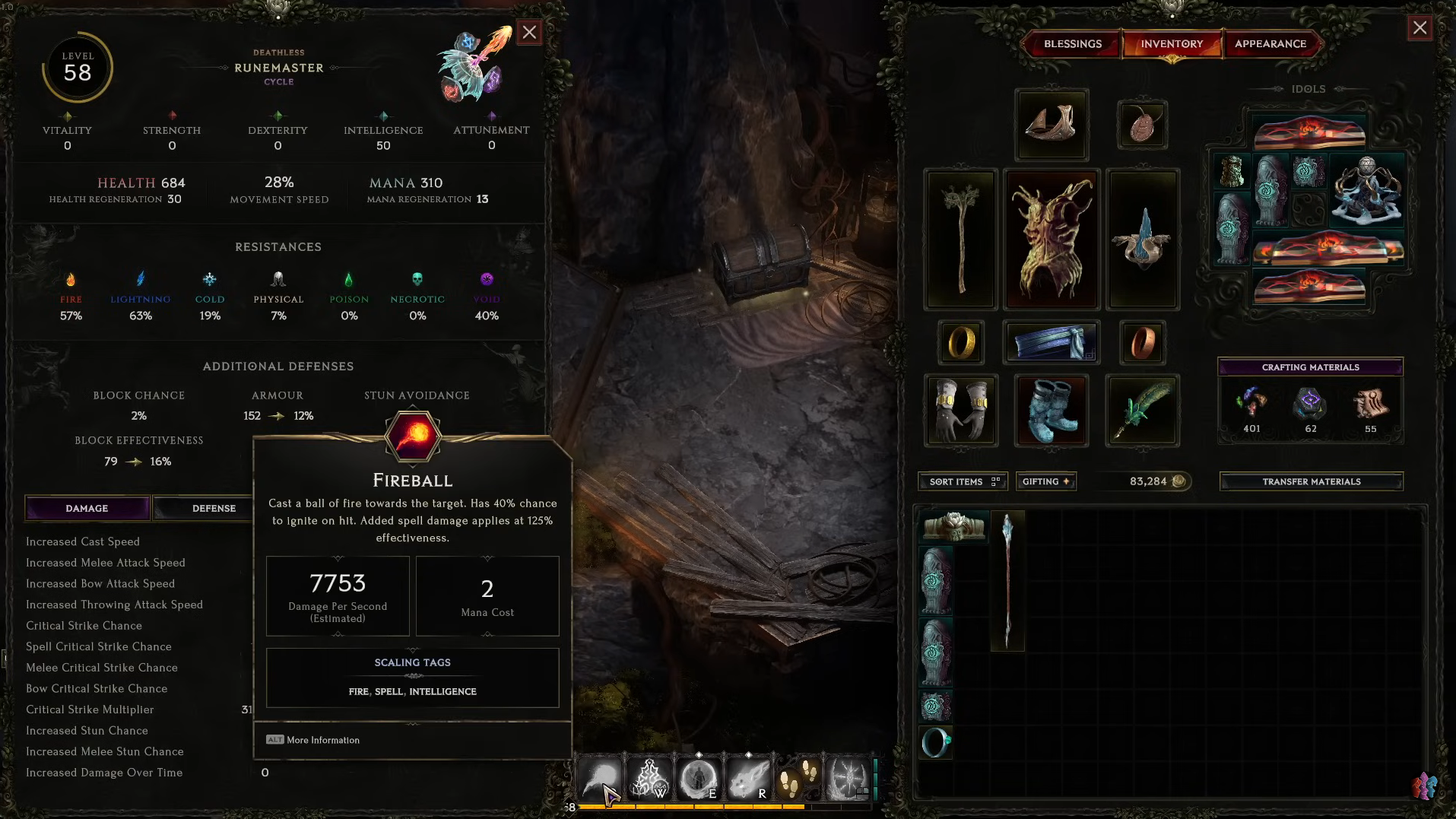Switch to the Blessings tab

[x=1072, y=44]
